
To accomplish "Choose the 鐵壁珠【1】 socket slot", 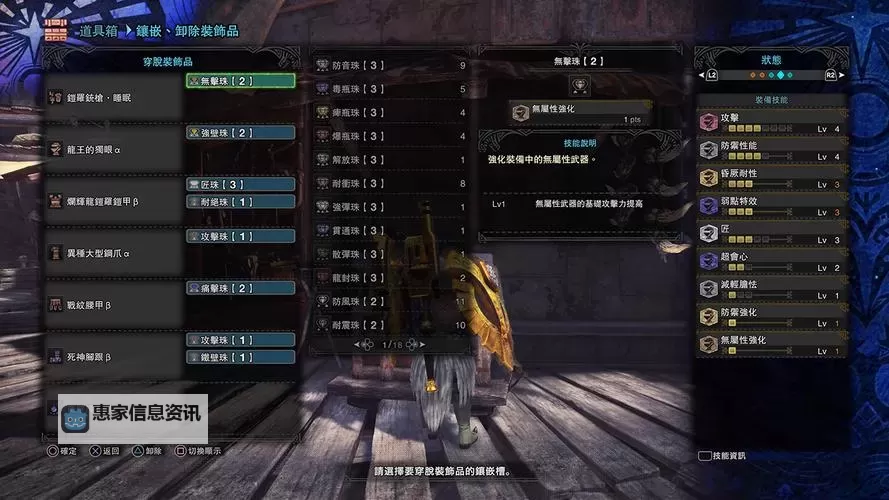I will click(240, 357).
